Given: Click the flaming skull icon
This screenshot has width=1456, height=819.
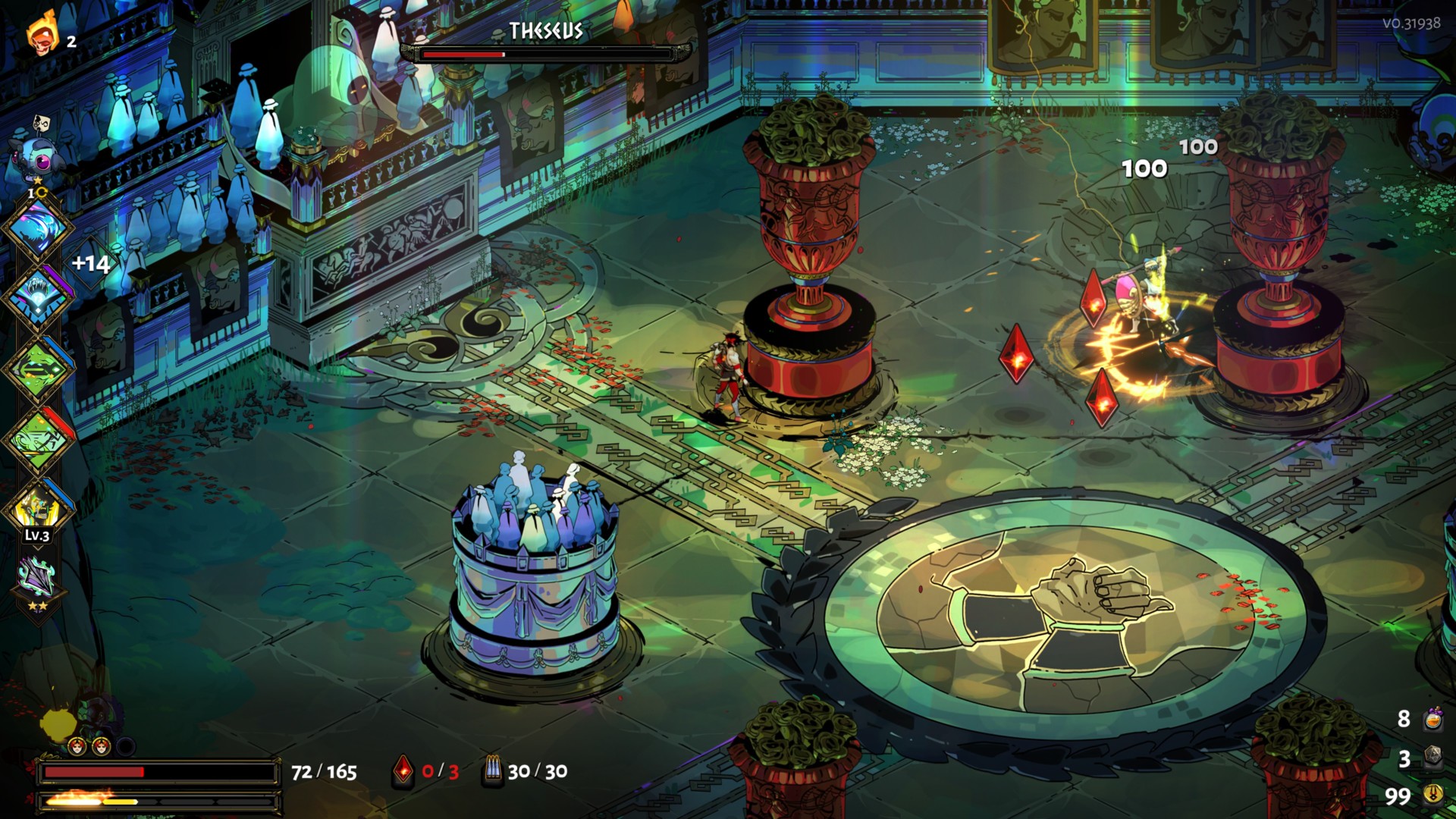Looking at the screenshot, I should click(x=42, y=34).
